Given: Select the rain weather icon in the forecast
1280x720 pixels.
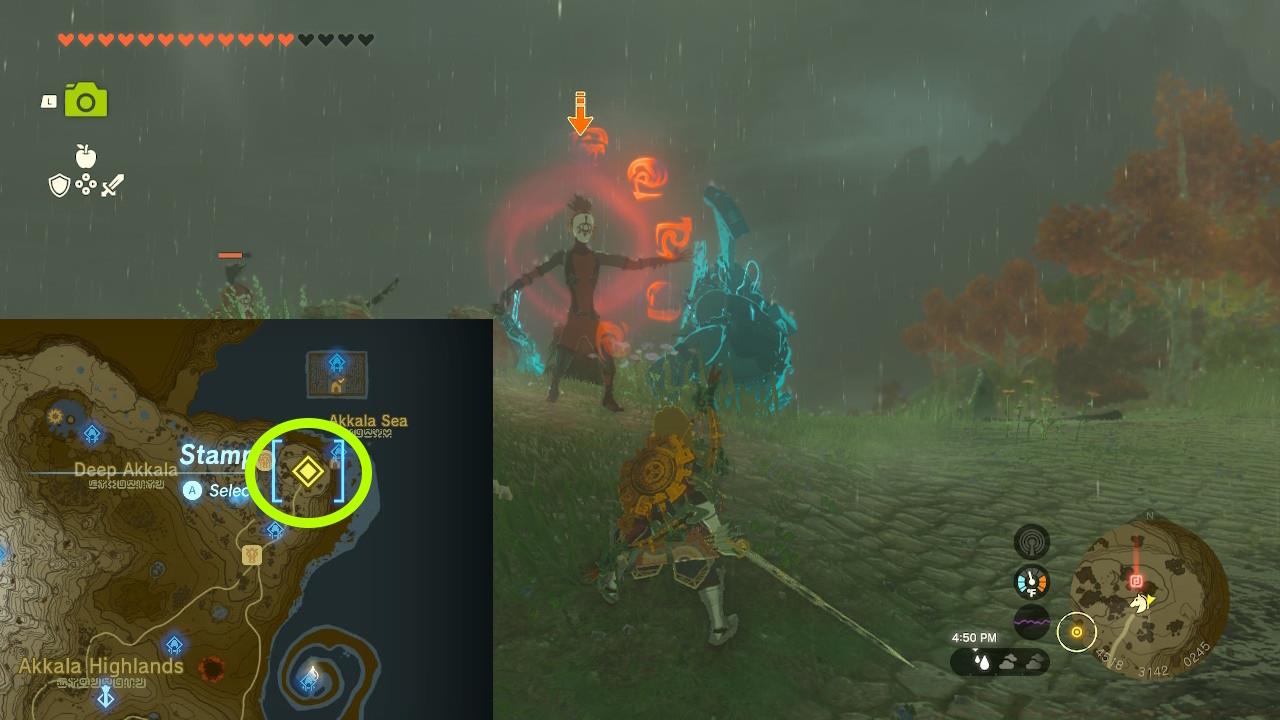Looking at the screenshot, I should 981,661.
